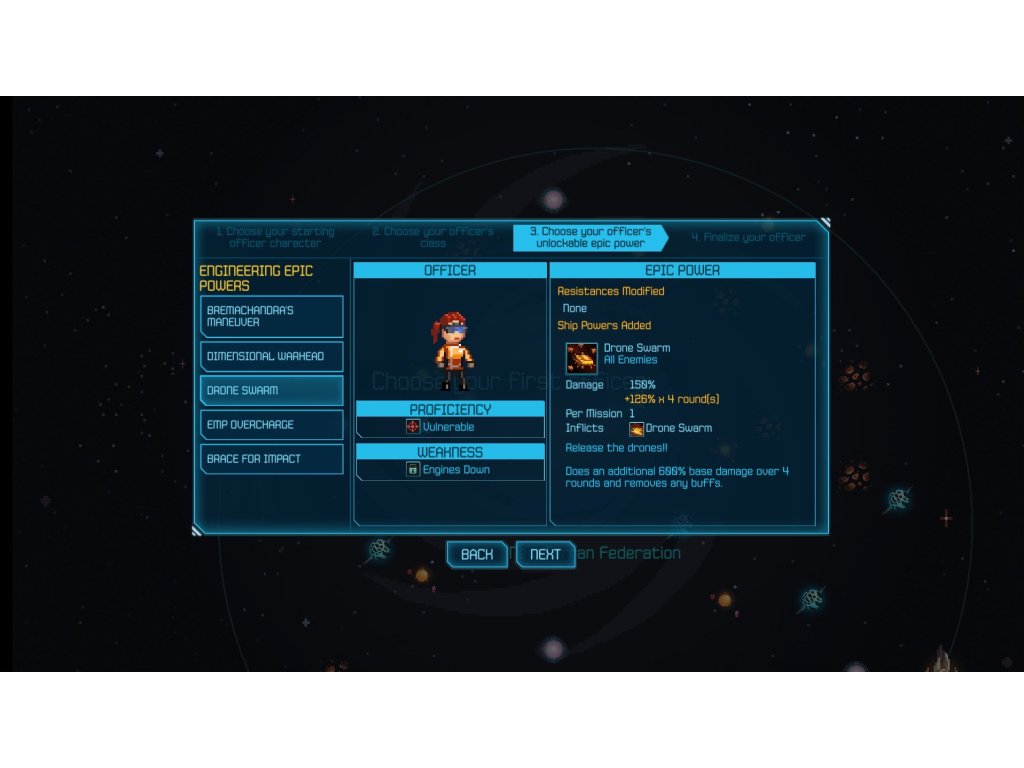Return to step 1 starting officer character
The width and height of the screenshot is (1024, 768).
(275, 237)
